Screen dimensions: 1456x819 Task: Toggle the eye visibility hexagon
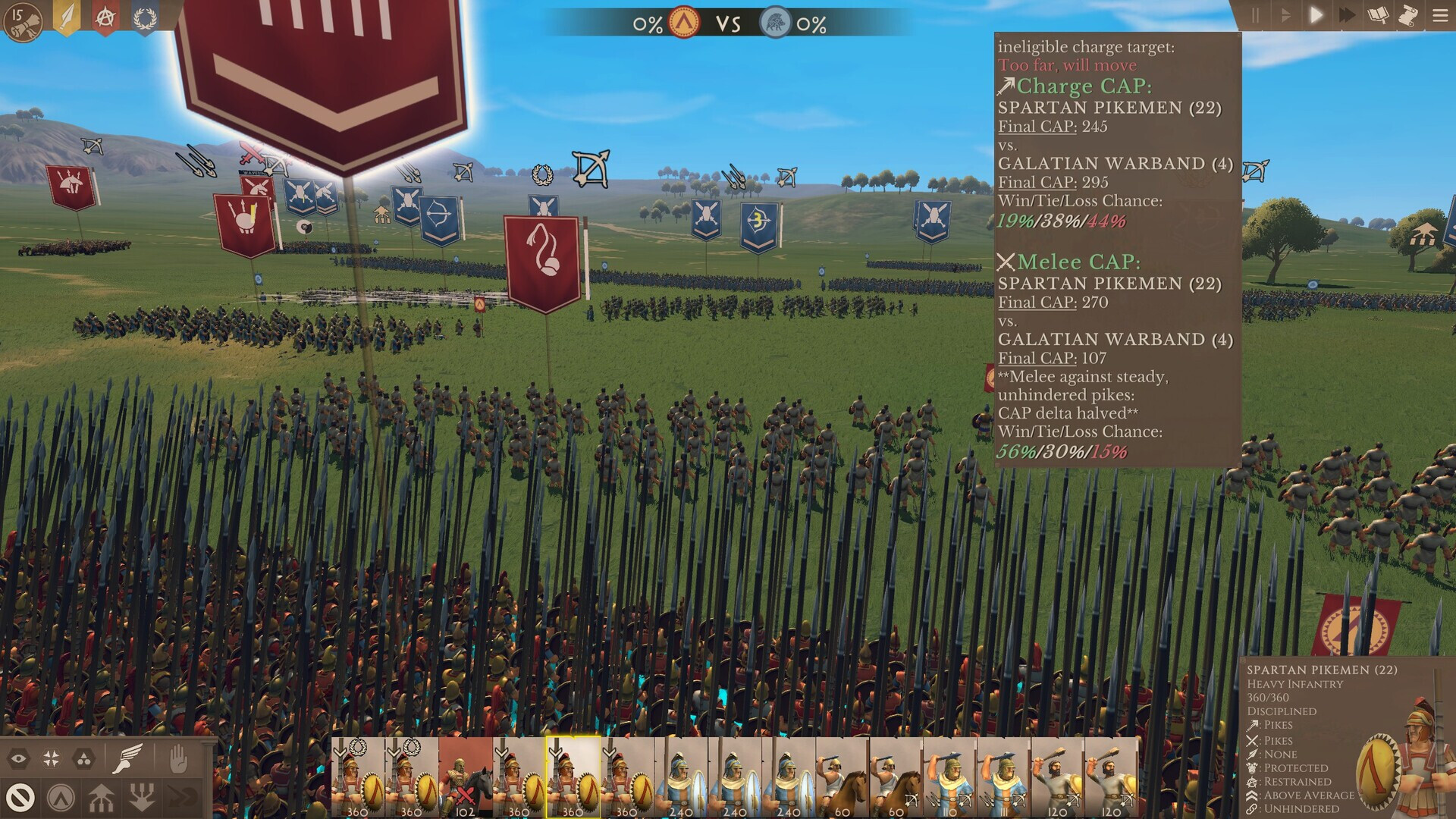19,758
